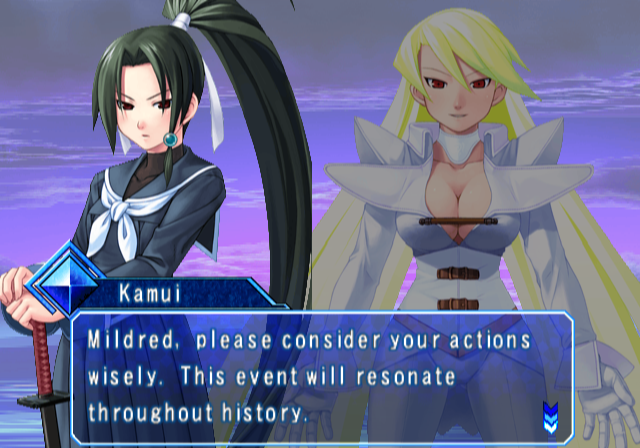Click the dialogue text box to continue
The width and height of the screenshot is (640, 448).
[x=320, y=374]
